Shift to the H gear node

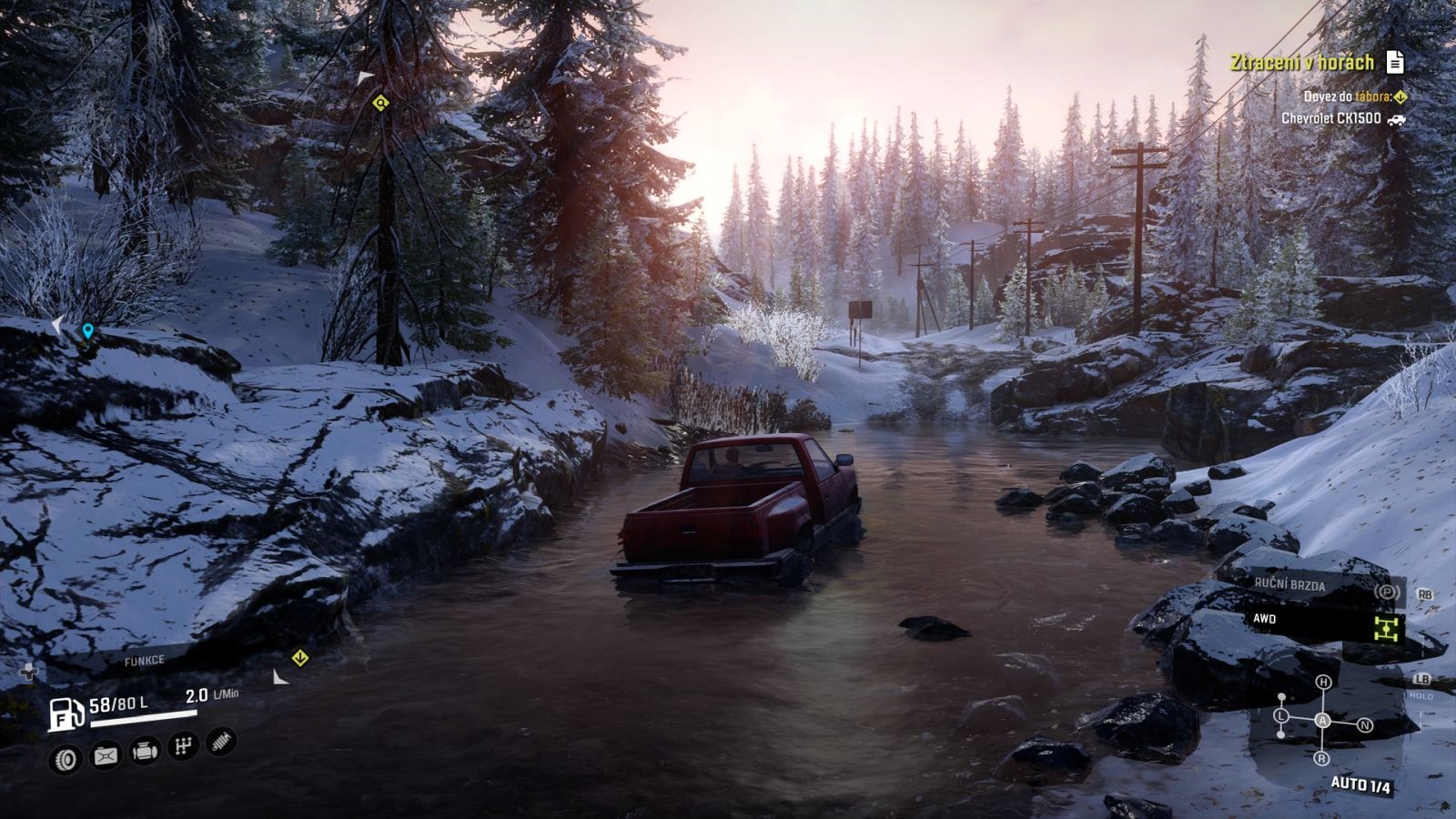coord(1323,682)
